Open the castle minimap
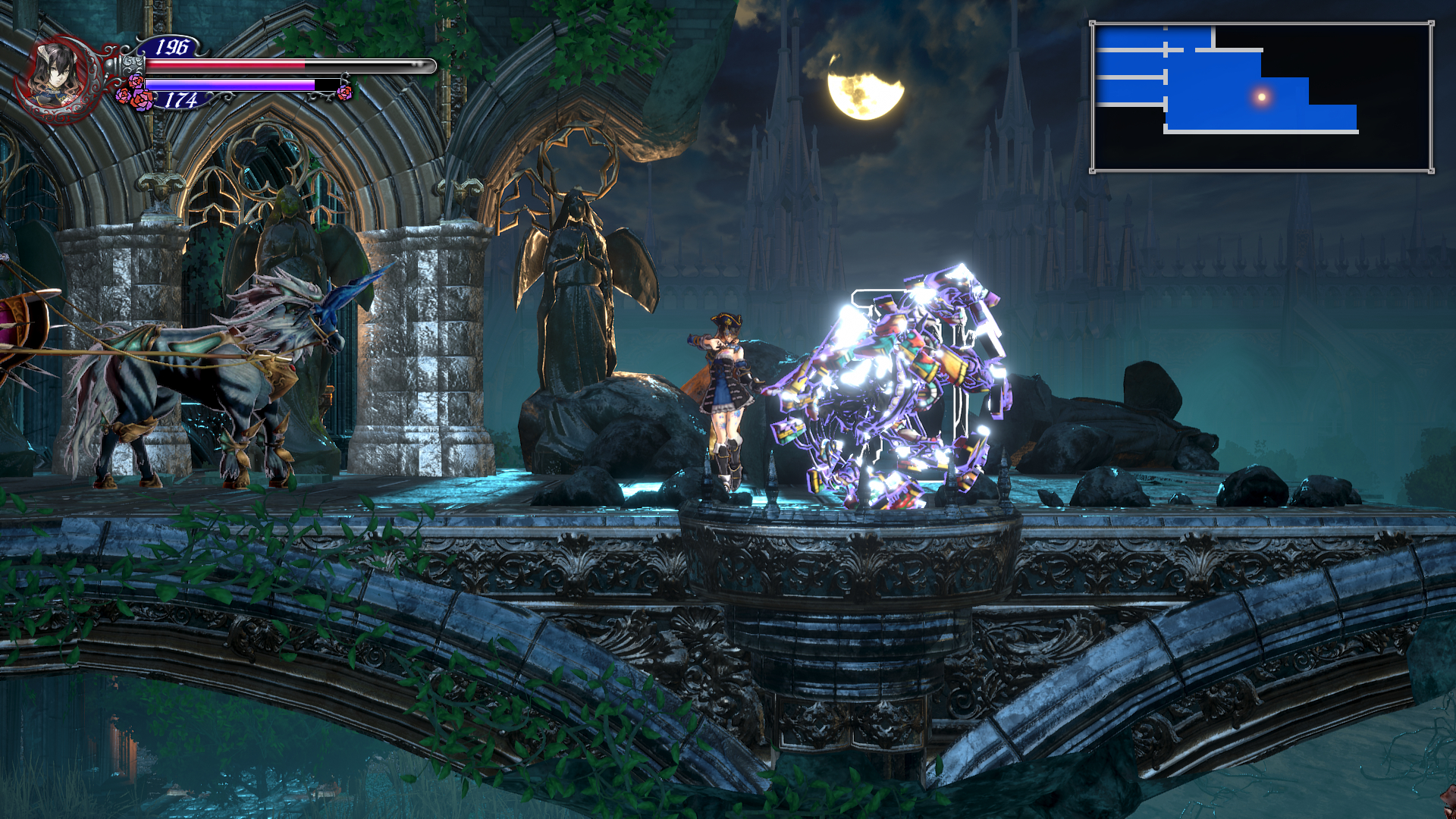Image resolution: width=1456 pixels, height=819 pixels. 1262,97
